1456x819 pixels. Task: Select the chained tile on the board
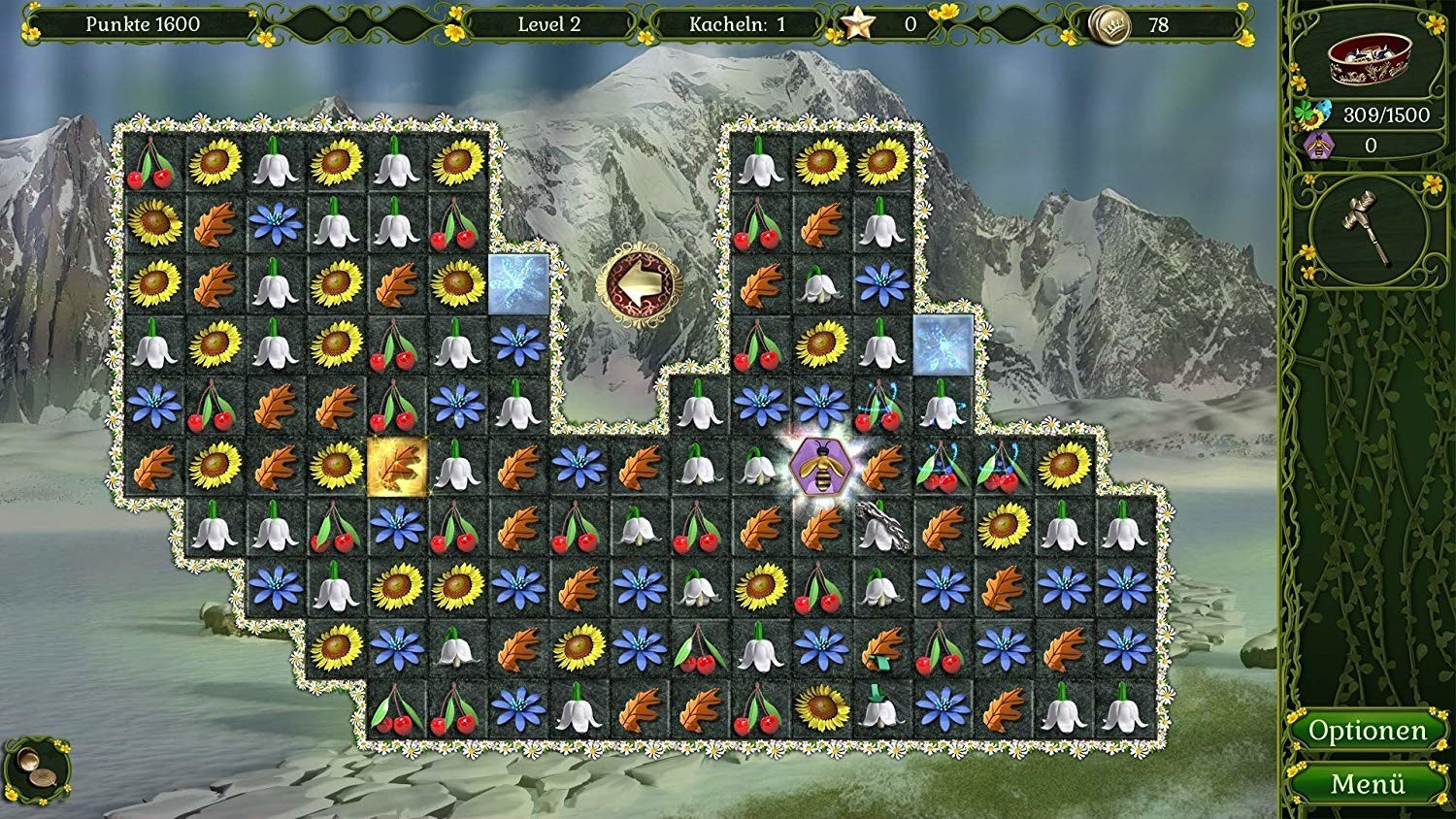(879, 527)
